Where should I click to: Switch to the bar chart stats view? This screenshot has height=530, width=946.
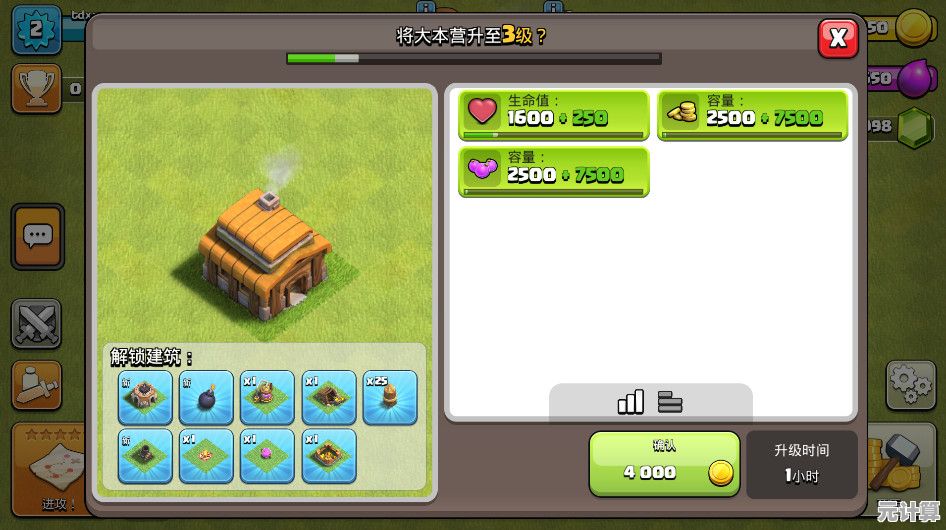pyautogui.click(x=631, y=402)
